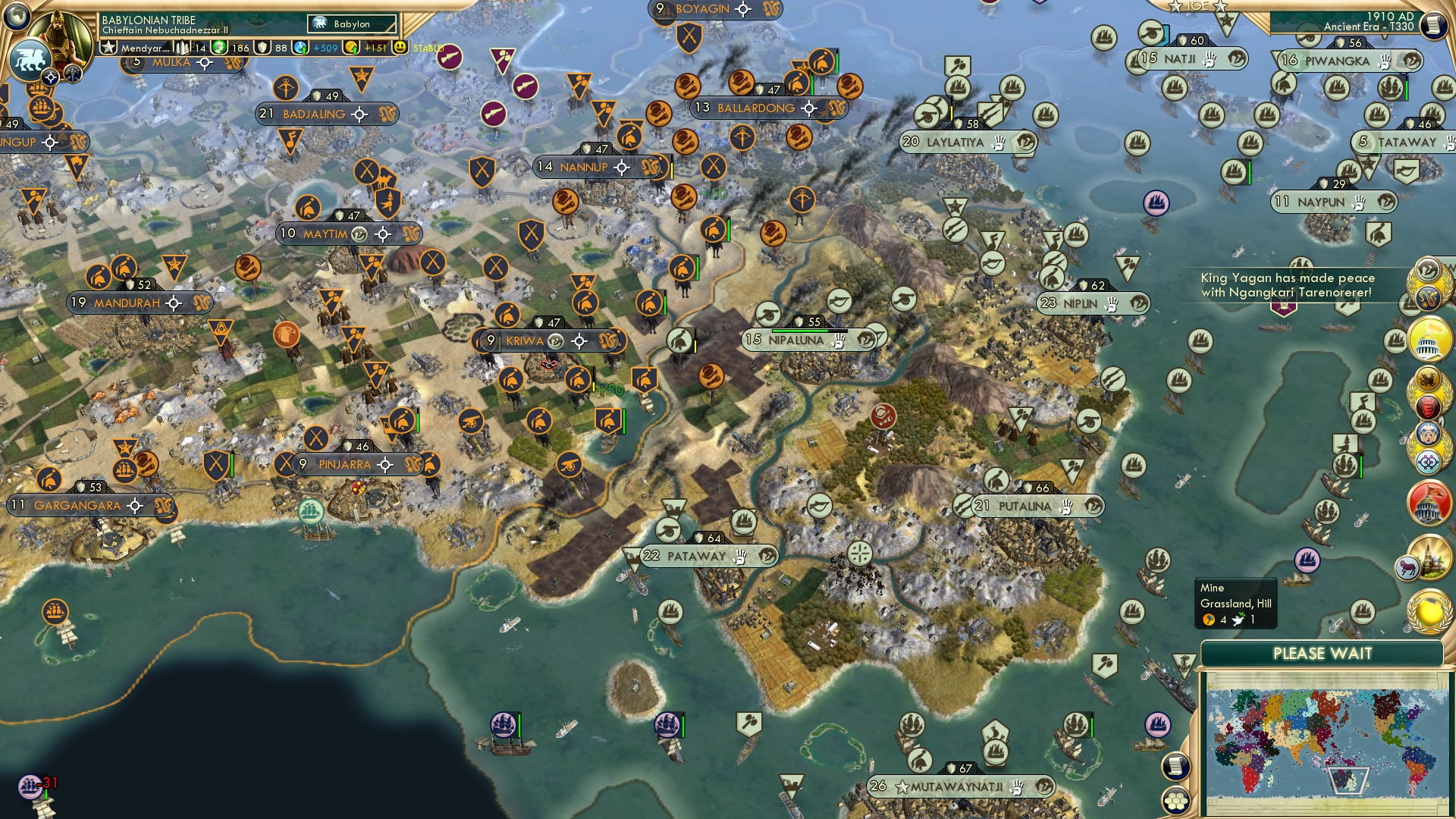Click the winged lion Babylon emblem

coord(30,58)
